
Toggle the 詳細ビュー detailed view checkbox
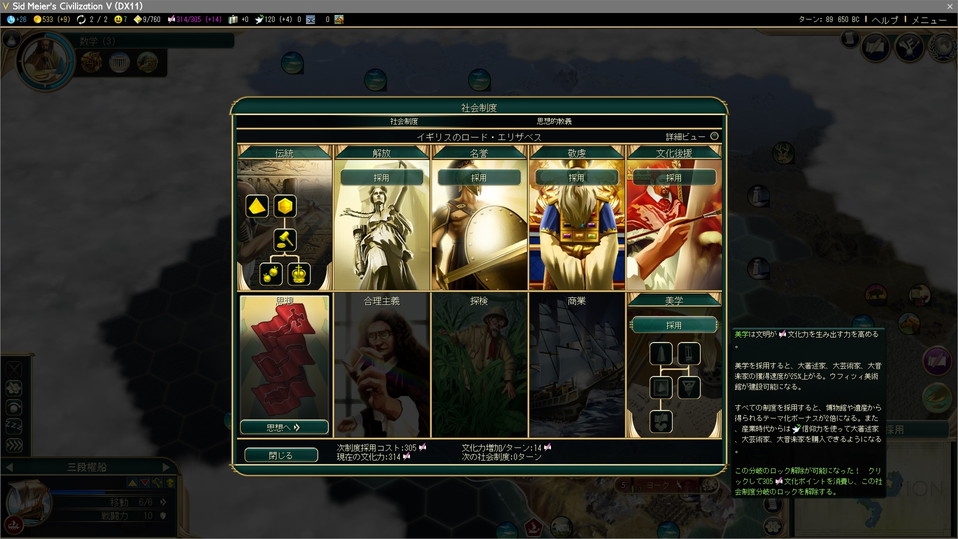click(x=714, y=136)
